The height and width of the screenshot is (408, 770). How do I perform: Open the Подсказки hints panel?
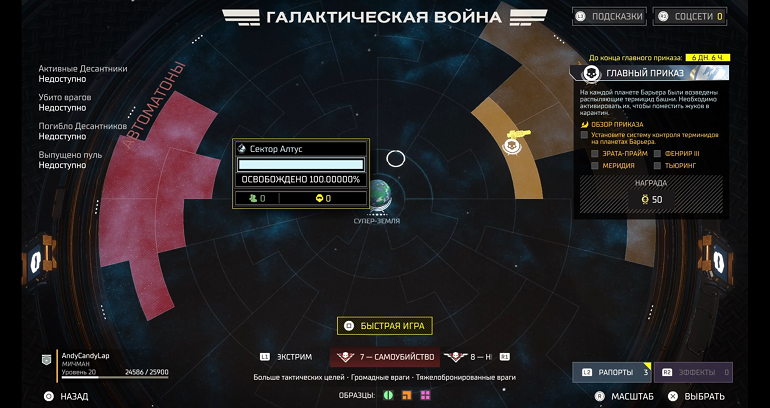point(610,16)
